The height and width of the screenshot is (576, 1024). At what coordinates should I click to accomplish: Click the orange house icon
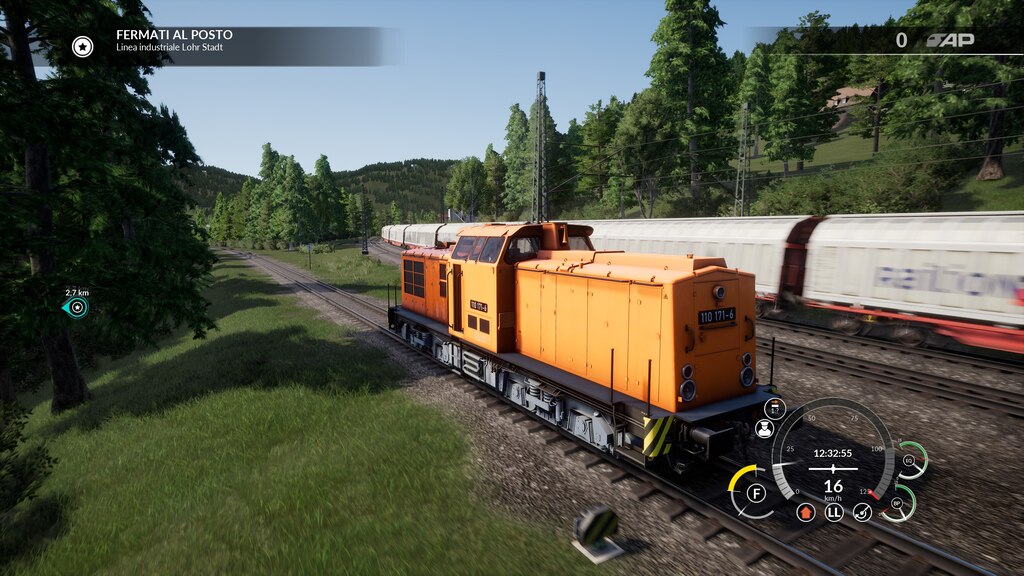tap(806, 512)
